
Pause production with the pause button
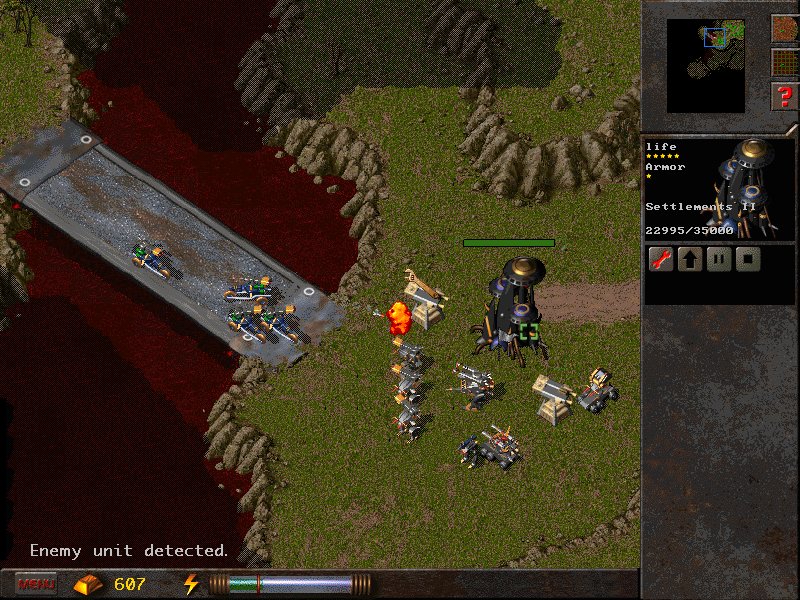[717, 261]
